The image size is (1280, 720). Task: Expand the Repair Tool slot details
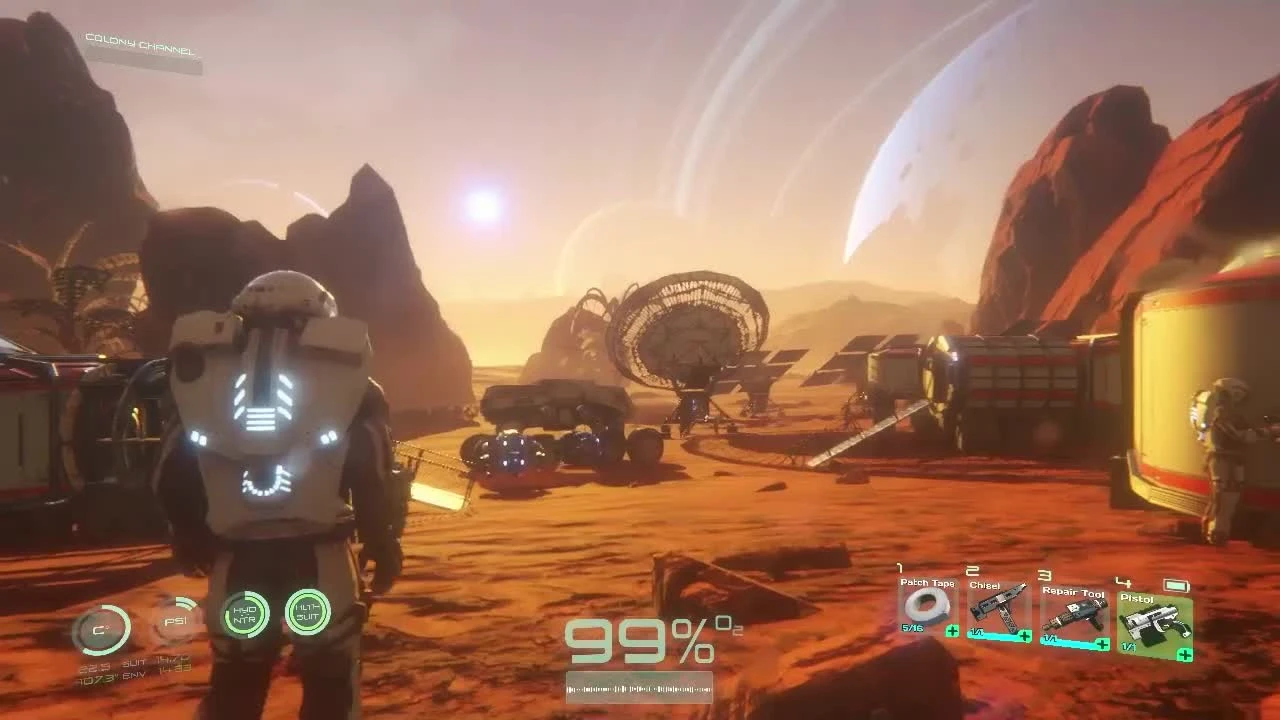[x=1101, y=642]
